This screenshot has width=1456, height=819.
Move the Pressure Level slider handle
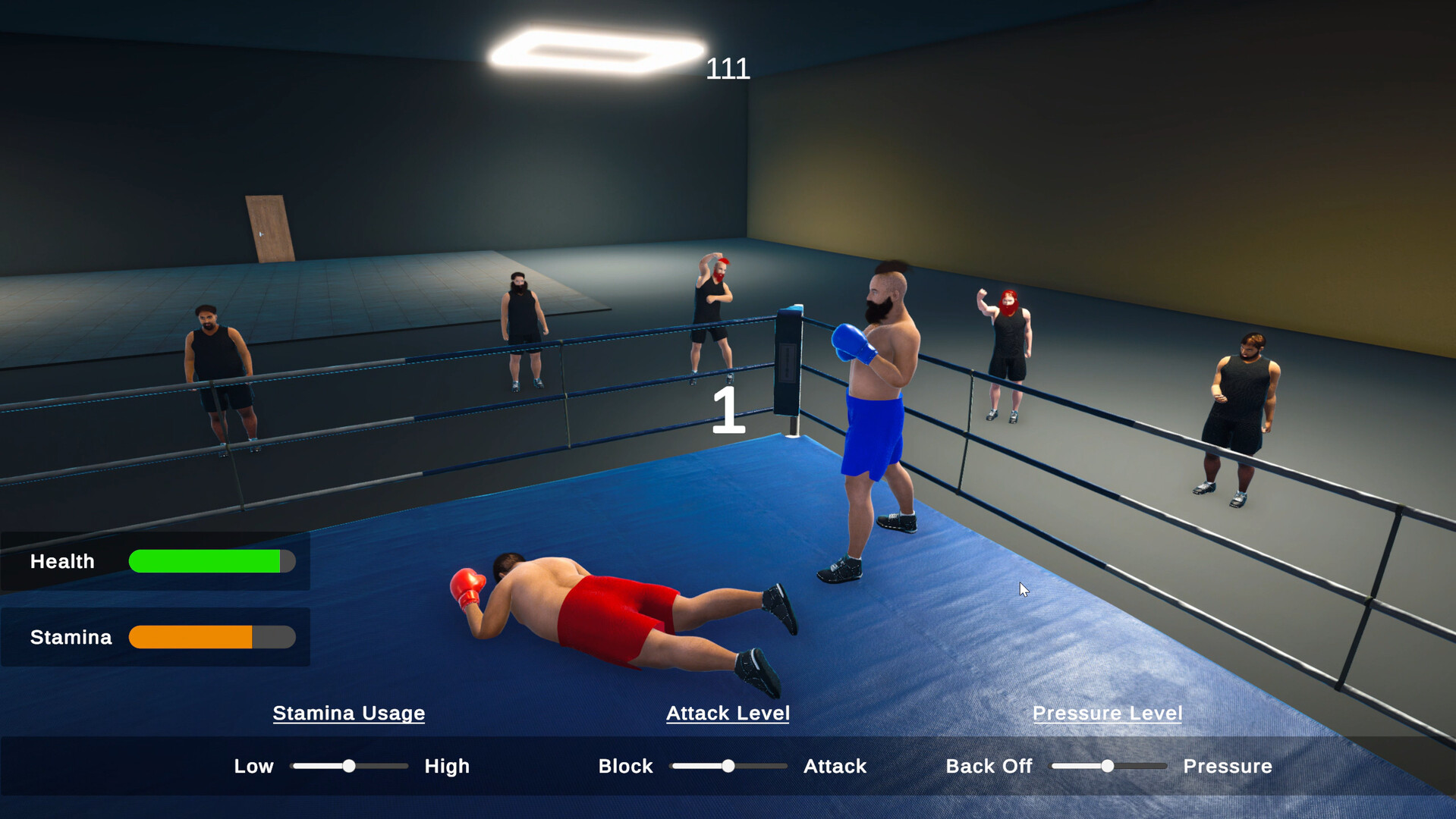point(1108,766)
